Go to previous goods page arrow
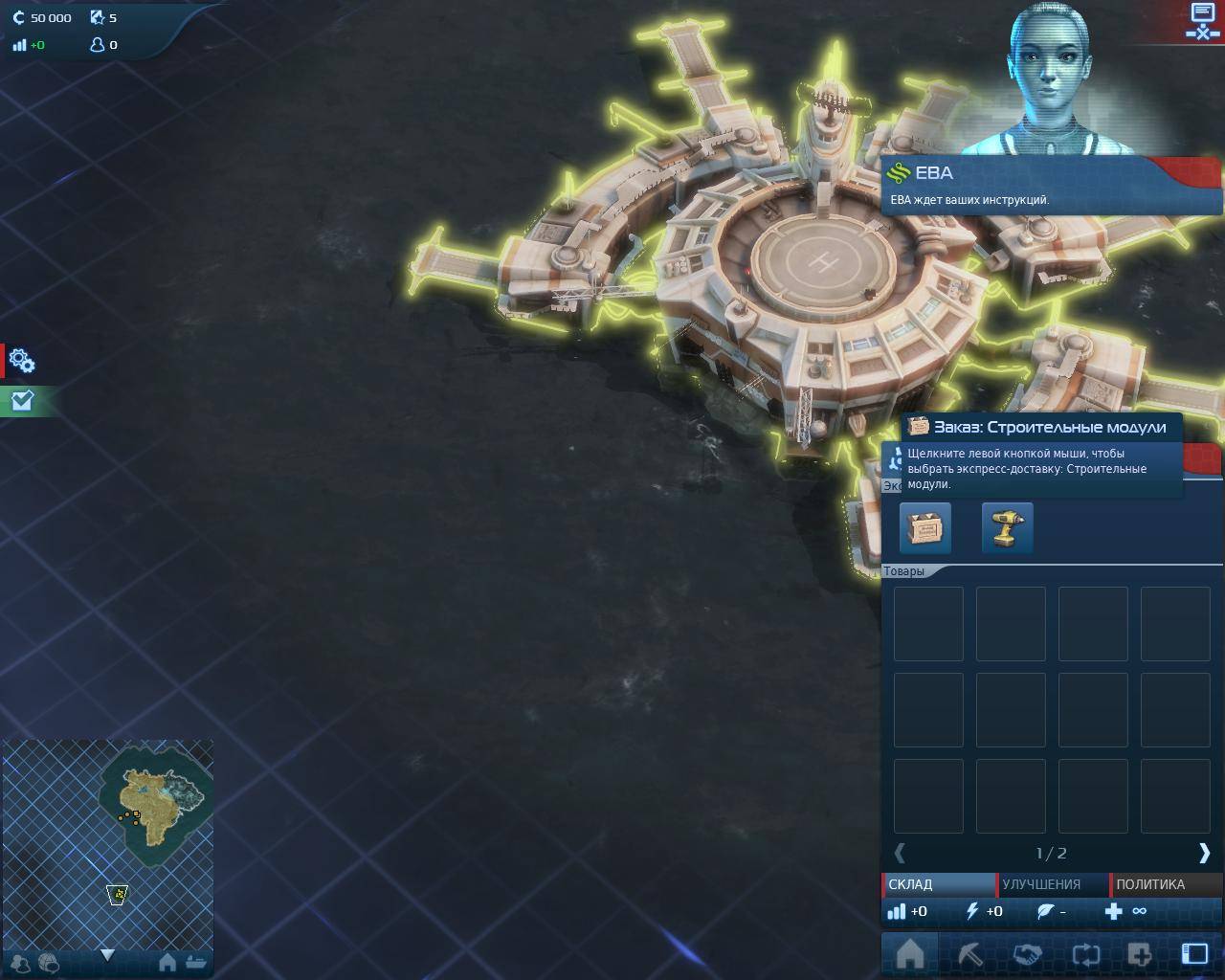Image resolution: width=1225 pixels, height=980 pixels. point(900,853)
